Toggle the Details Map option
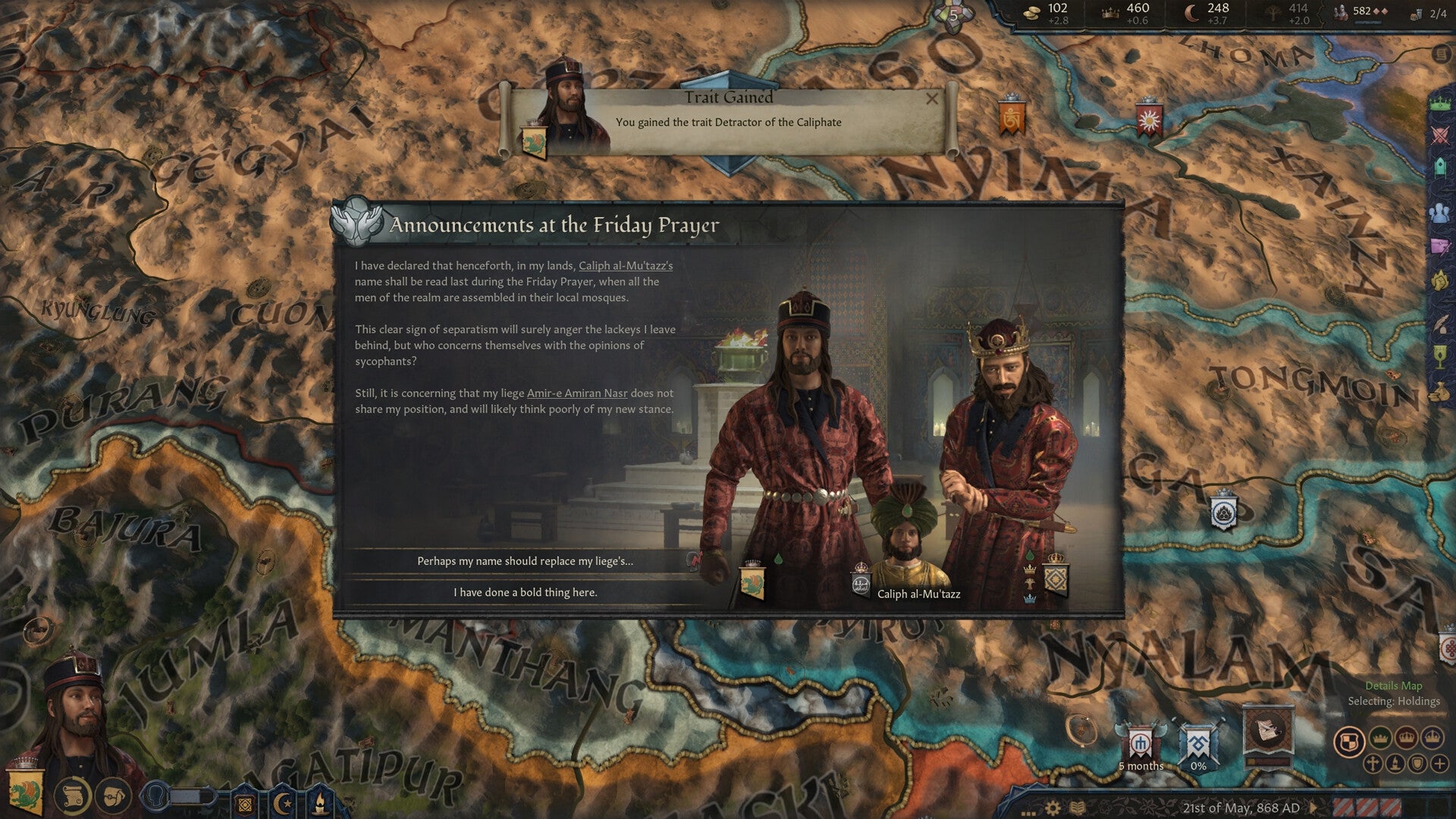The image size is (1456, 819). pyautogui.click(x=1394, y=685)
